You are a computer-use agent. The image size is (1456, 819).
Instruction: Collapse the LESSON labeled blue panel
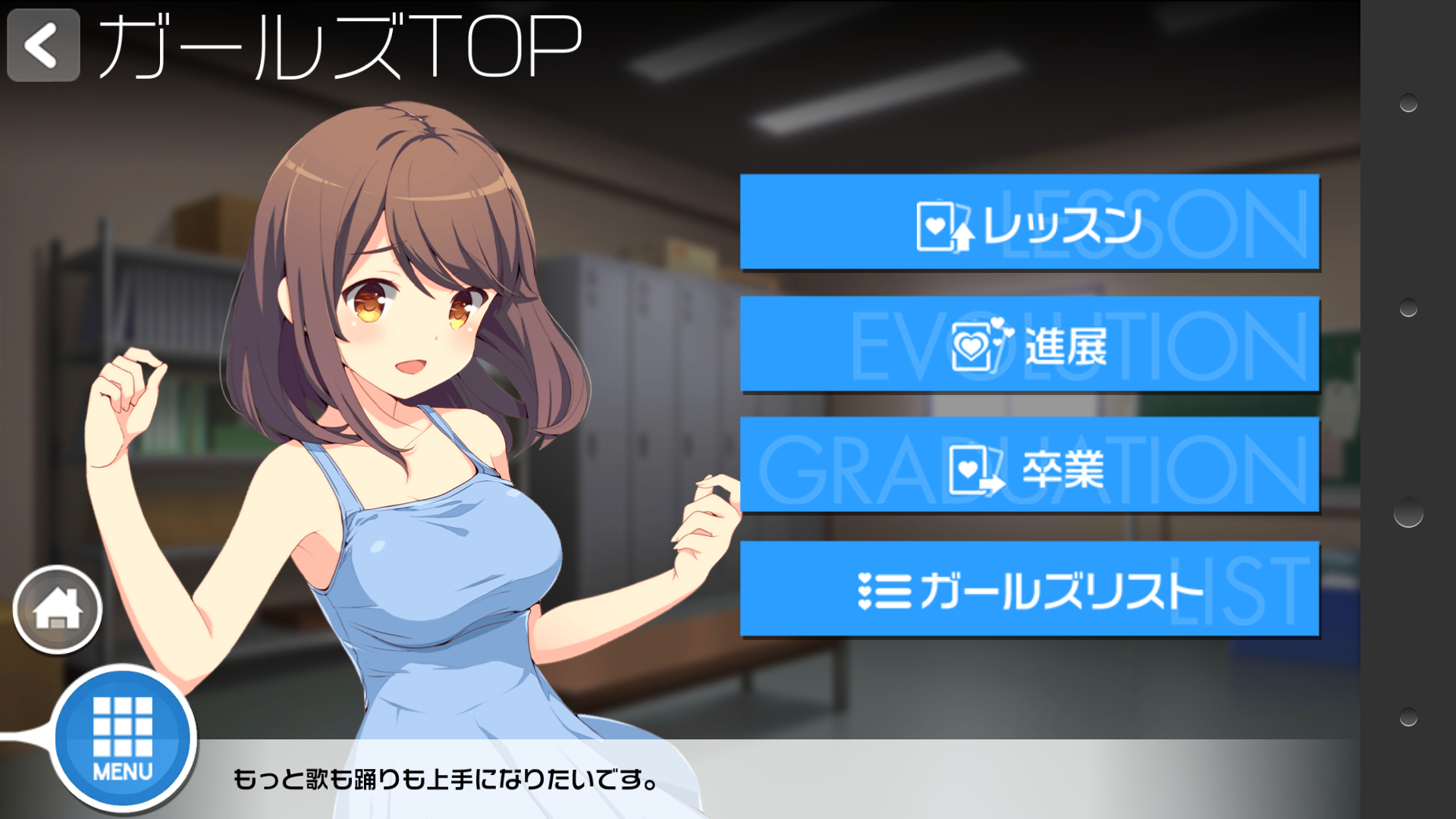1030,224
